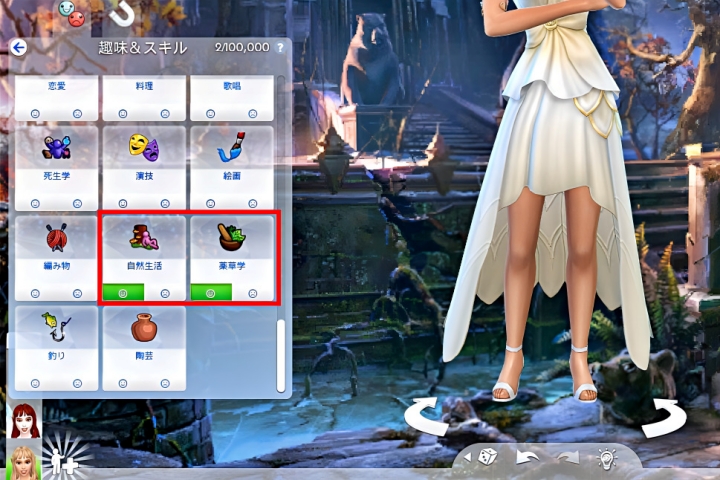
Task: Mark 釣り as liked with smiley
Action: (35, 383)
